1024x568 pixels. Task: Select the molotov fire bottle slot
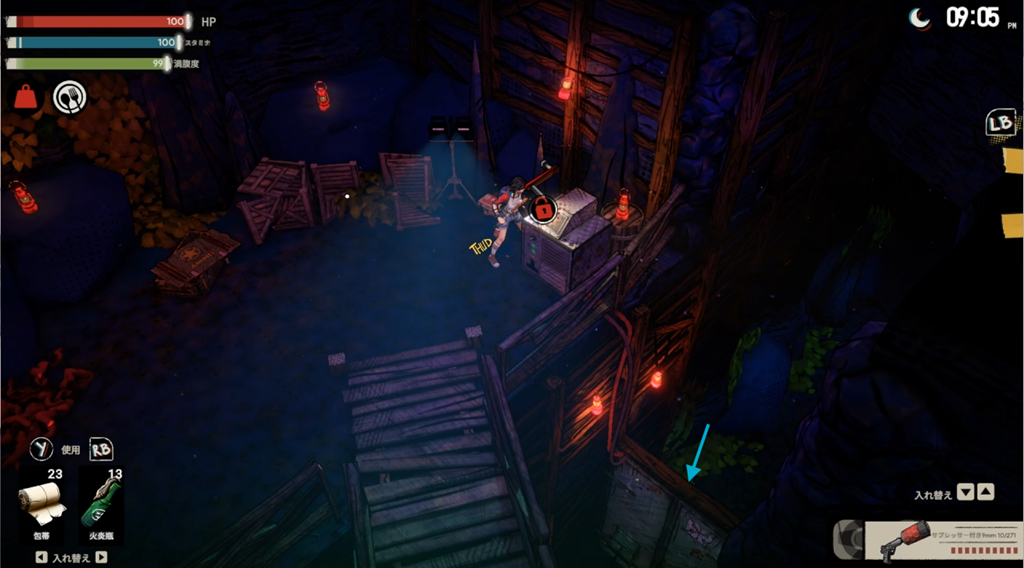101,506
